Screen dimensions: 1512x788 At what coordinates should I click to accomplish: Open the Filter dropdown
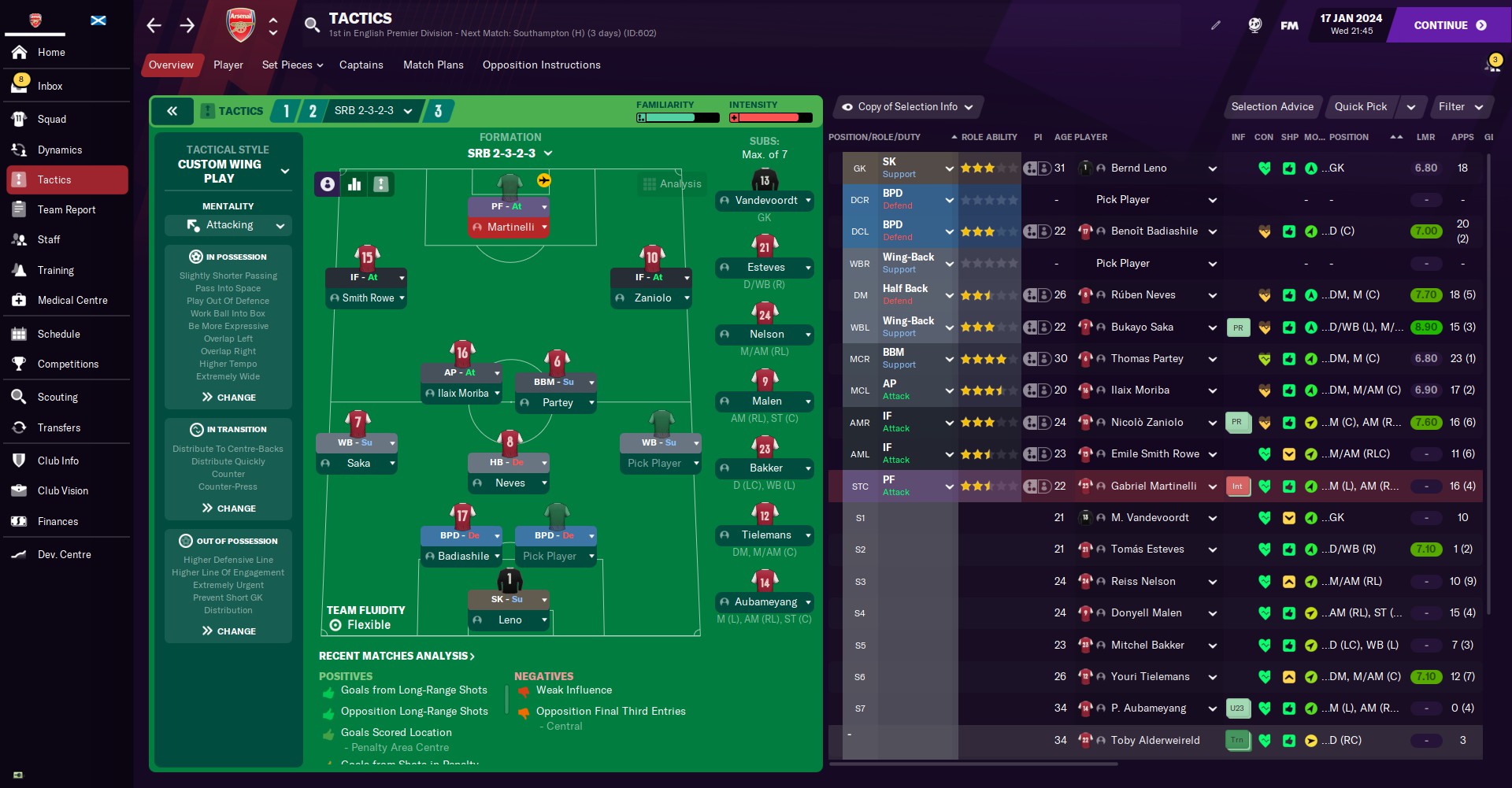point(1460,107)
